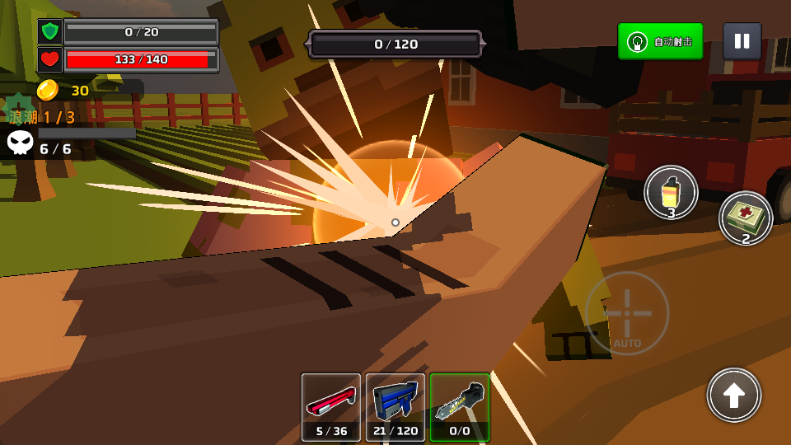Jump with the up-arrow button
791x445 pixels.
pos(734,395)
